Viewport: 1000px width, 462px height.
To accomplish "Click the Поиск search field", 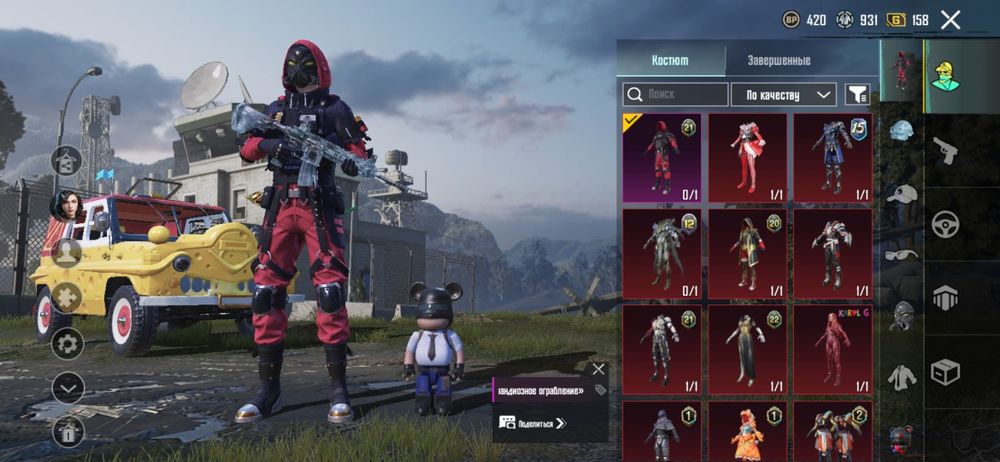I will [676, 94].
